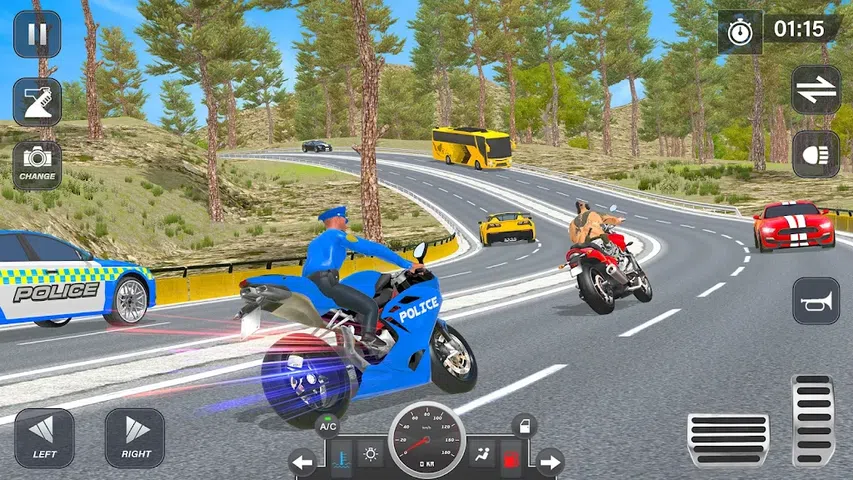Tap the swap arrows button
853x480 pixels.
point(816,91)
